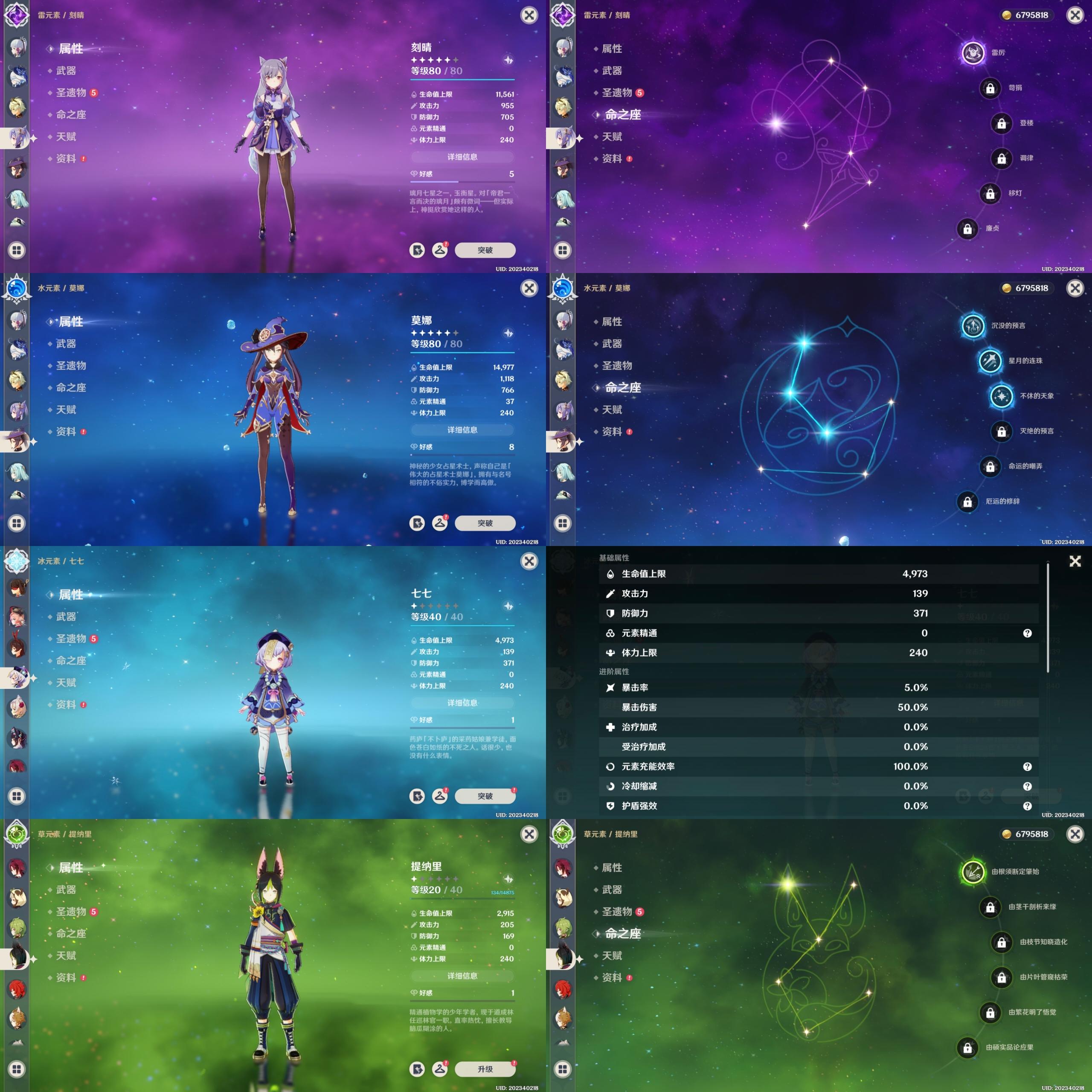Close the detailed attributes panel
Viewport: 1092px width, 1092px height.
coord(1075,561)
